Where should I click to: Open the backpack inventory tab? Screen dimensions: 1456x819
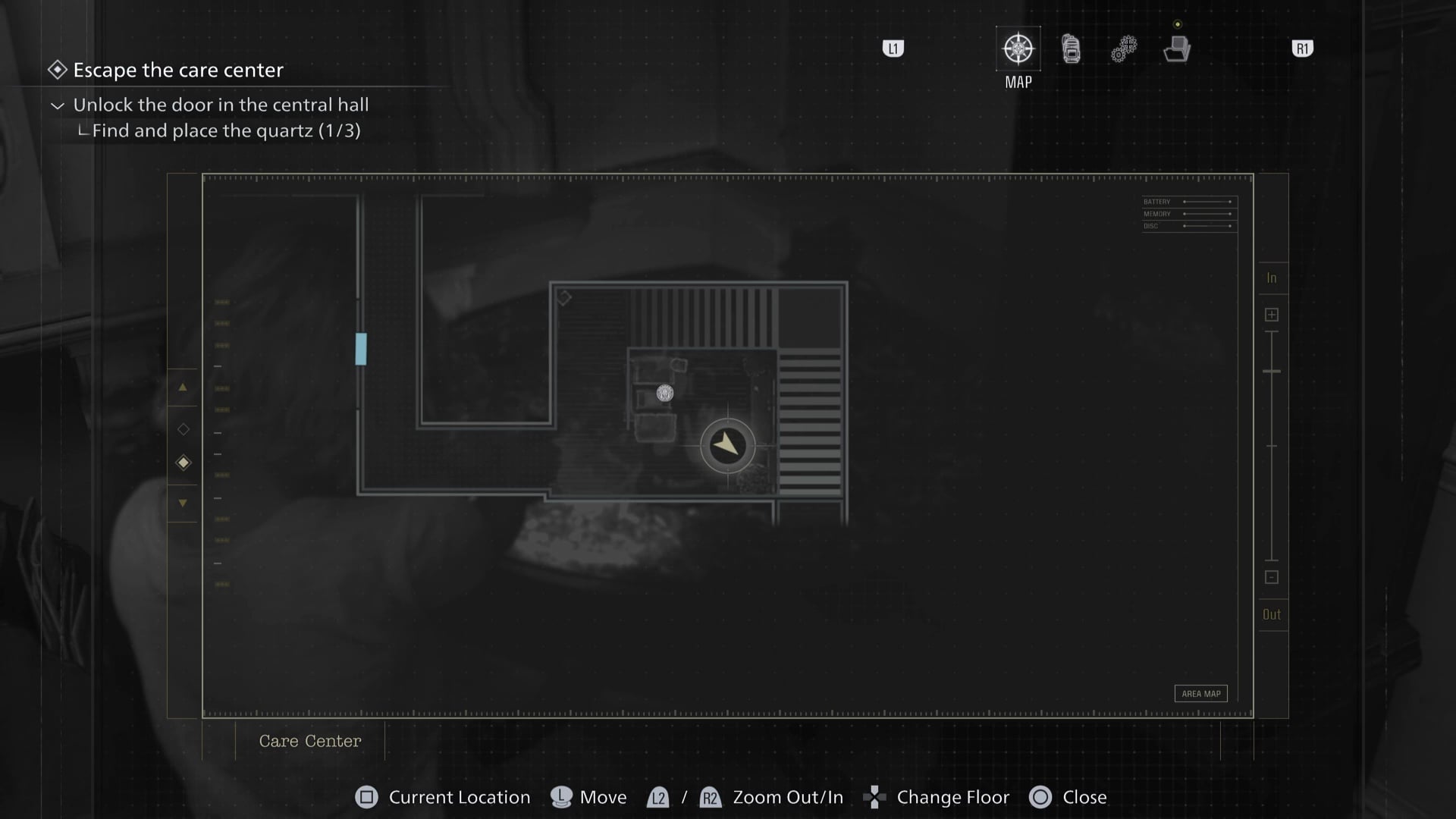tap(1071, 49)
